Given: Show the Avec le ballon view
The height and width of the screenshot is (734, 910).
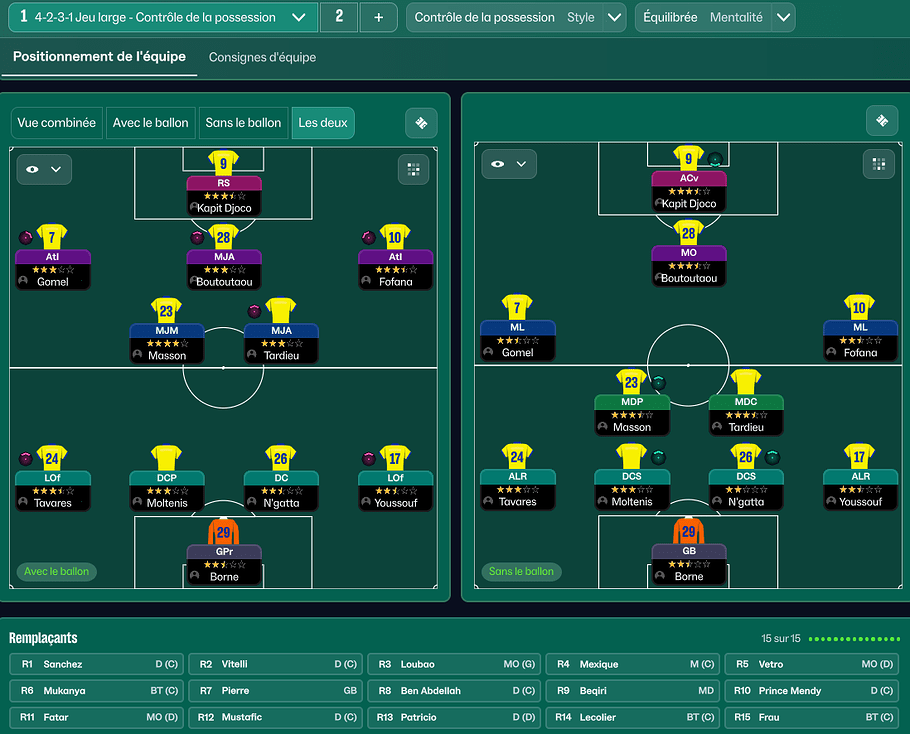Looking at the screenshot, I should (x=151, y=123).
